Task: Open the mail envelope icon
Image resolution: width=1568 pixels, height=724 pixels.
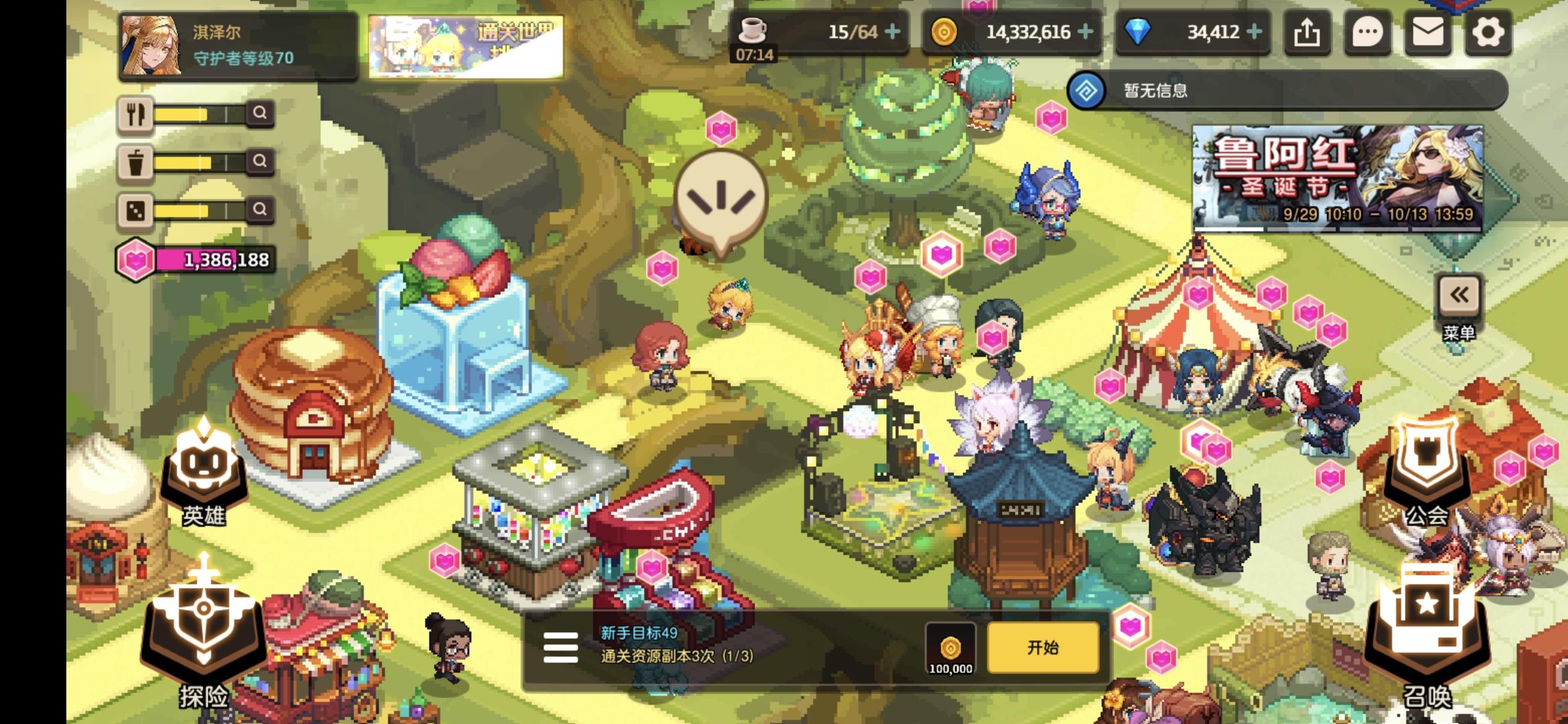Action: pos(1427,31)
